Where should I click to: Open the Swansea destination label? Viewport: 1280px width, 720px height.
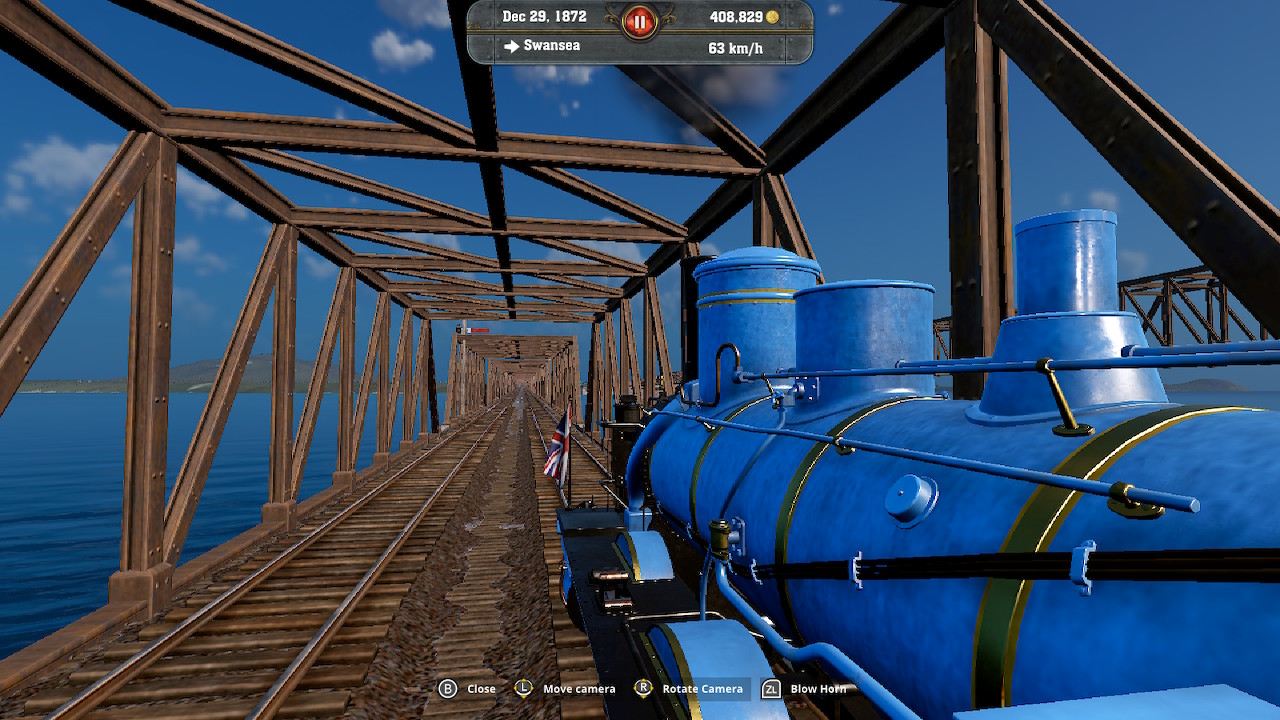tap(550, 46)
